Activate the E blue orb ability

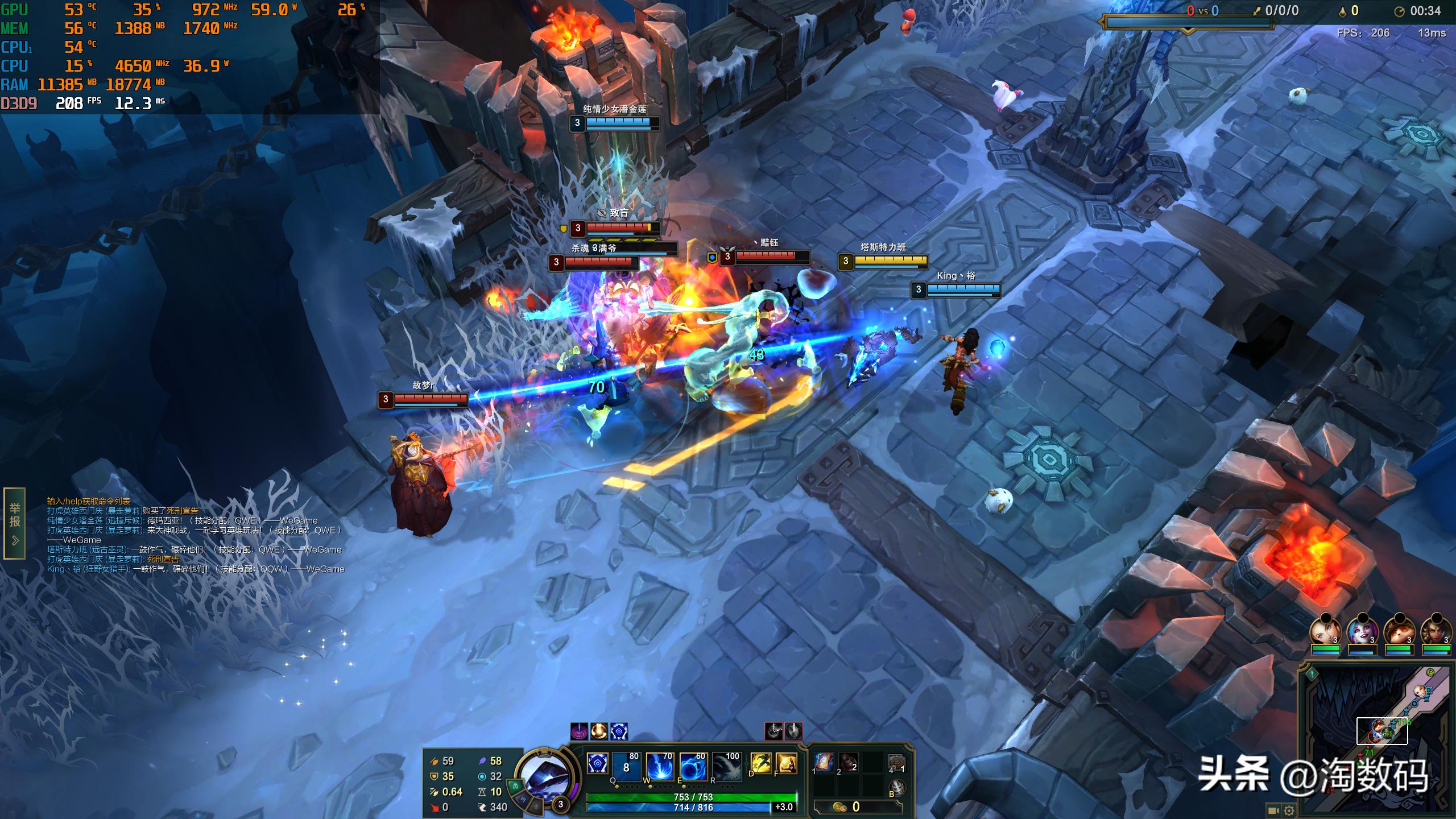click(x=693, y=766)
